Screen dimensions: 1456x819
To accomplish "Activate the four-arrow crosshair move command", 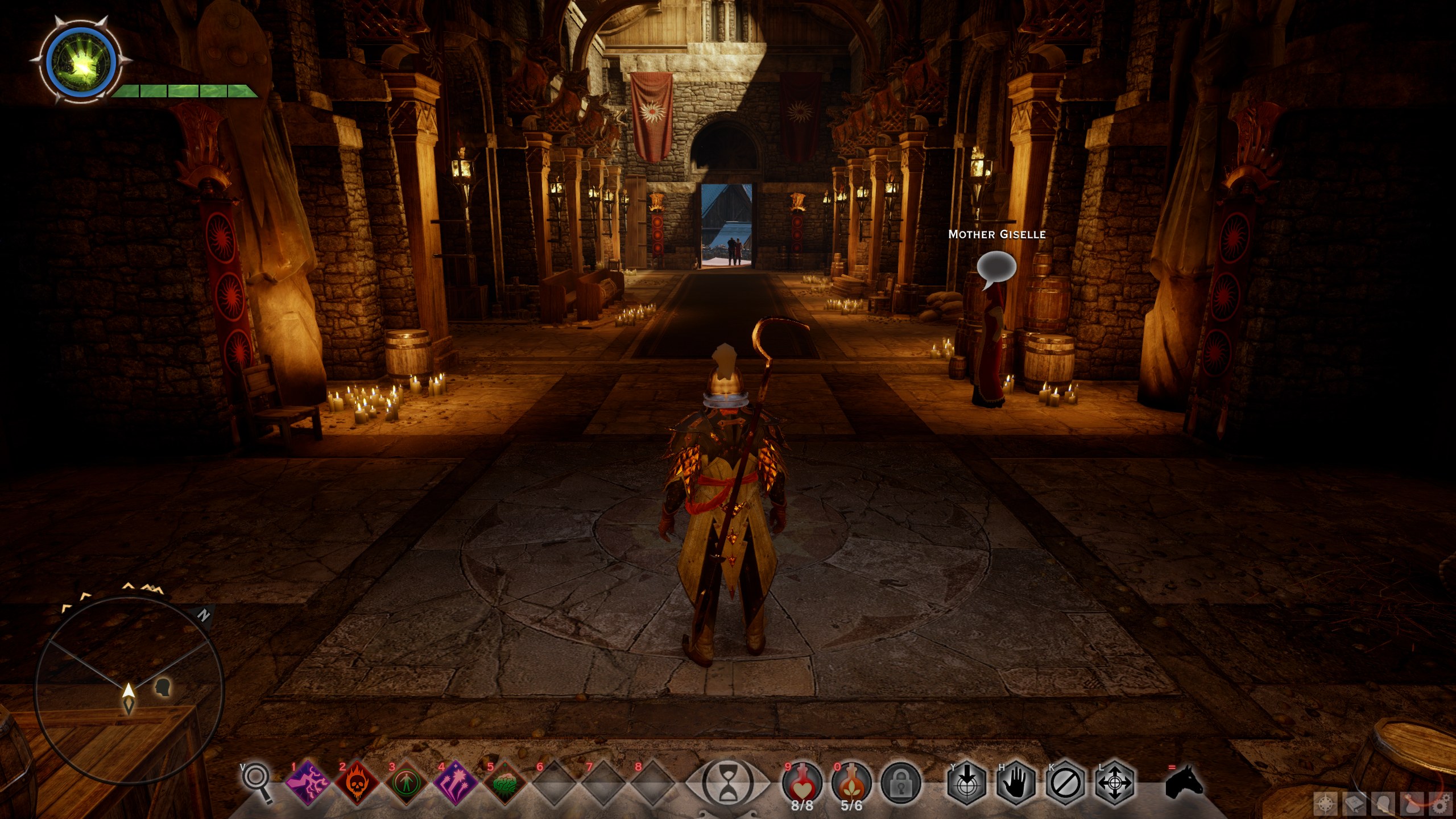I will point(1115,784).
